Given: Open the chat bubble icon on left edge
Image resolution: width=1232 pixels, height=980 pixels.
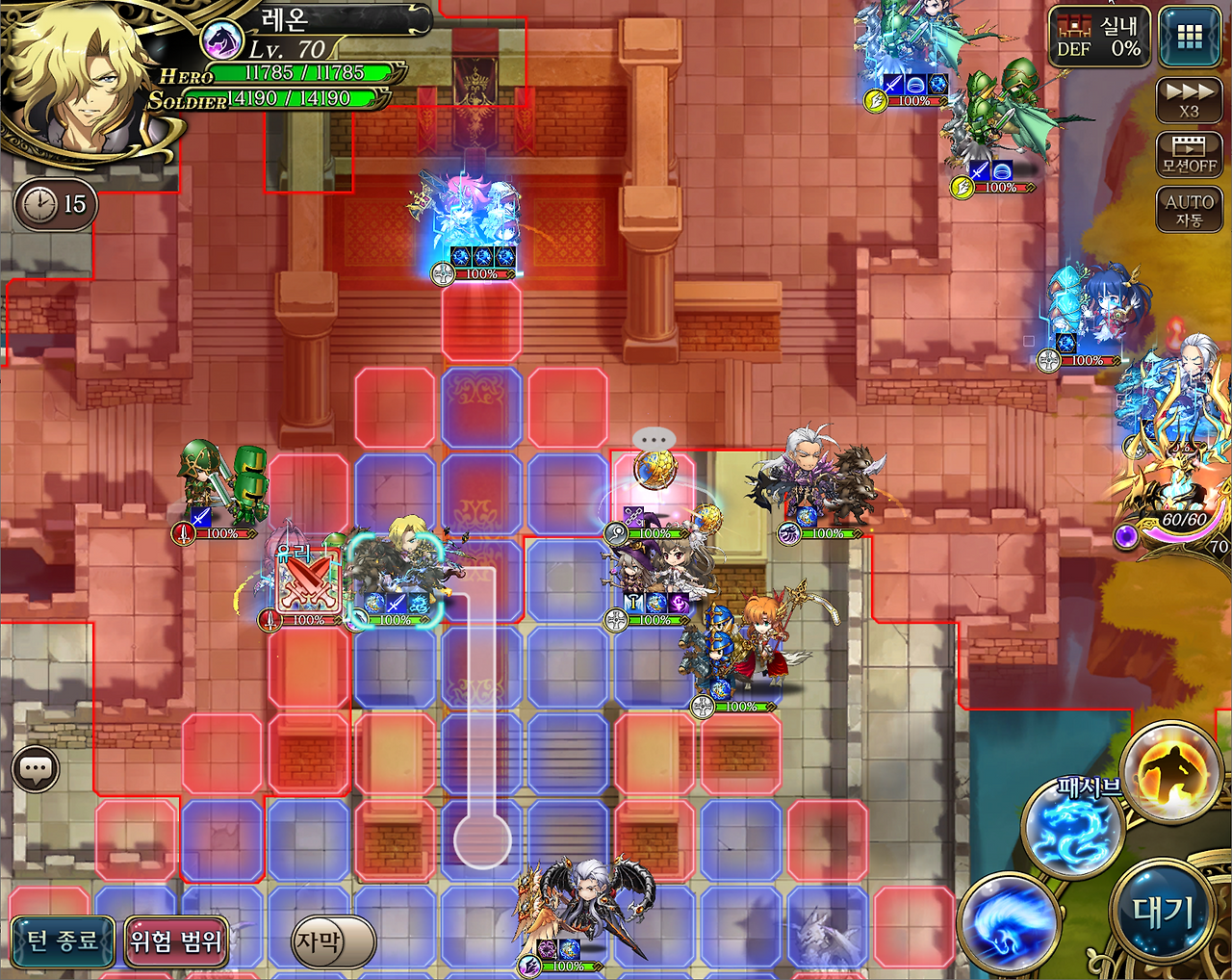Looking at the screenshot, I should 37,767.
